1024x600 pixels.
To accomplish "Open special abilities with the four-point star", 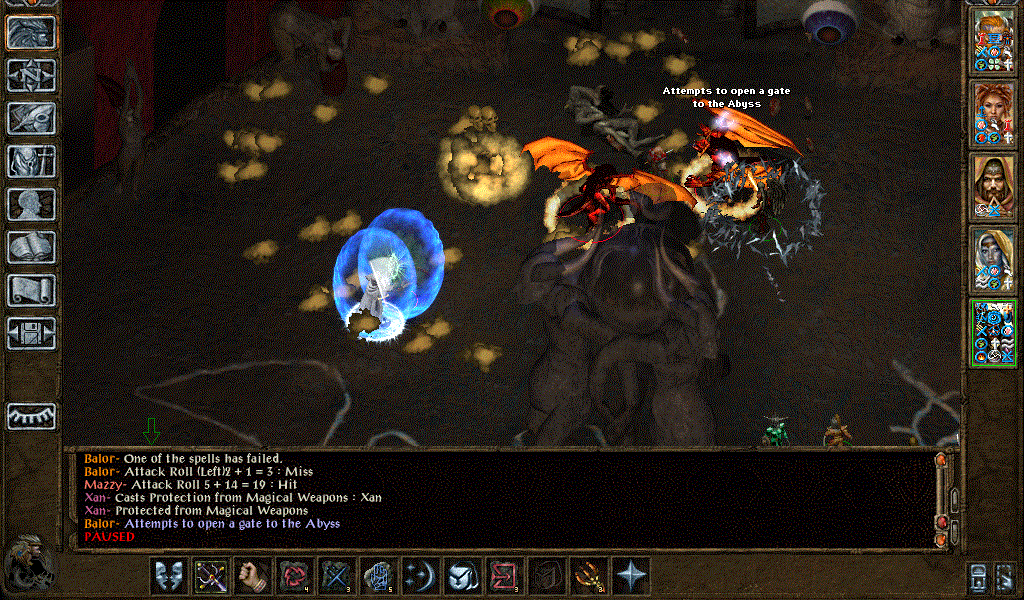I will (x=631, y=576).
